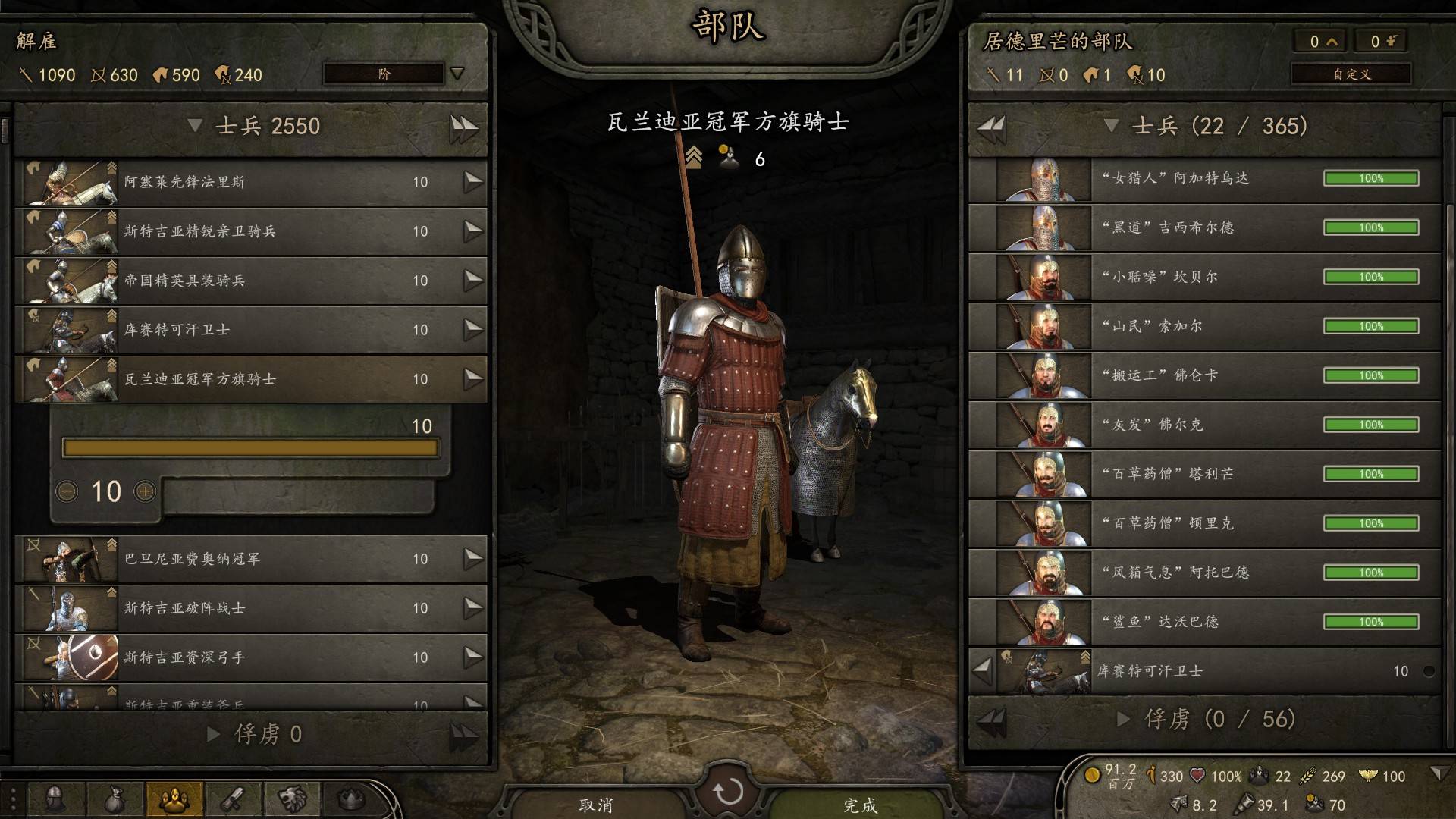This screenshot has height=819, width=1456.
Task: Transfer all left-side soldiers with double arrow
Action: tap(463, 127)
